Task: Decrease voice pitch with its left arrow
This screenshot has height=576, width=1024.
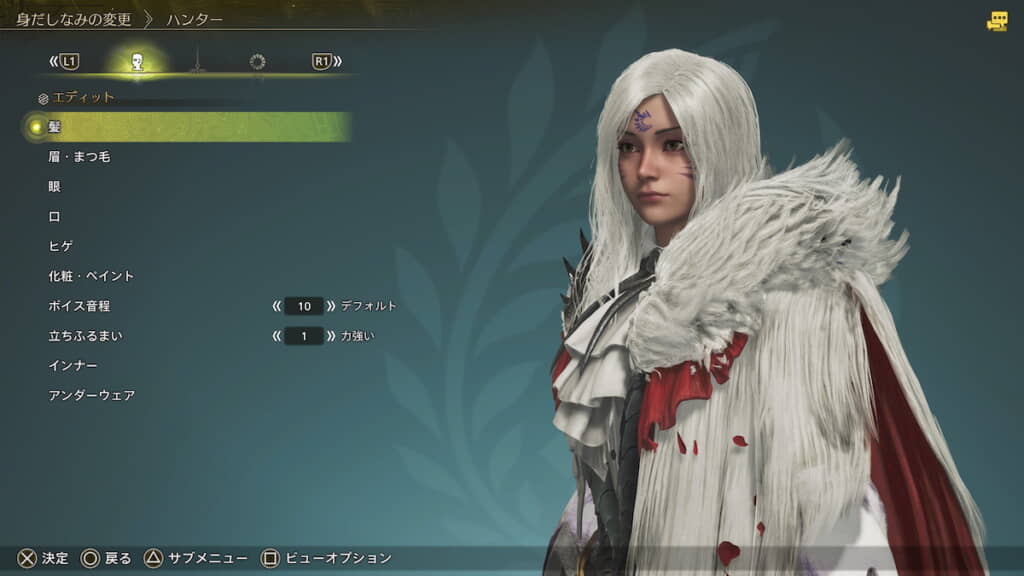Action: [276, 306]
